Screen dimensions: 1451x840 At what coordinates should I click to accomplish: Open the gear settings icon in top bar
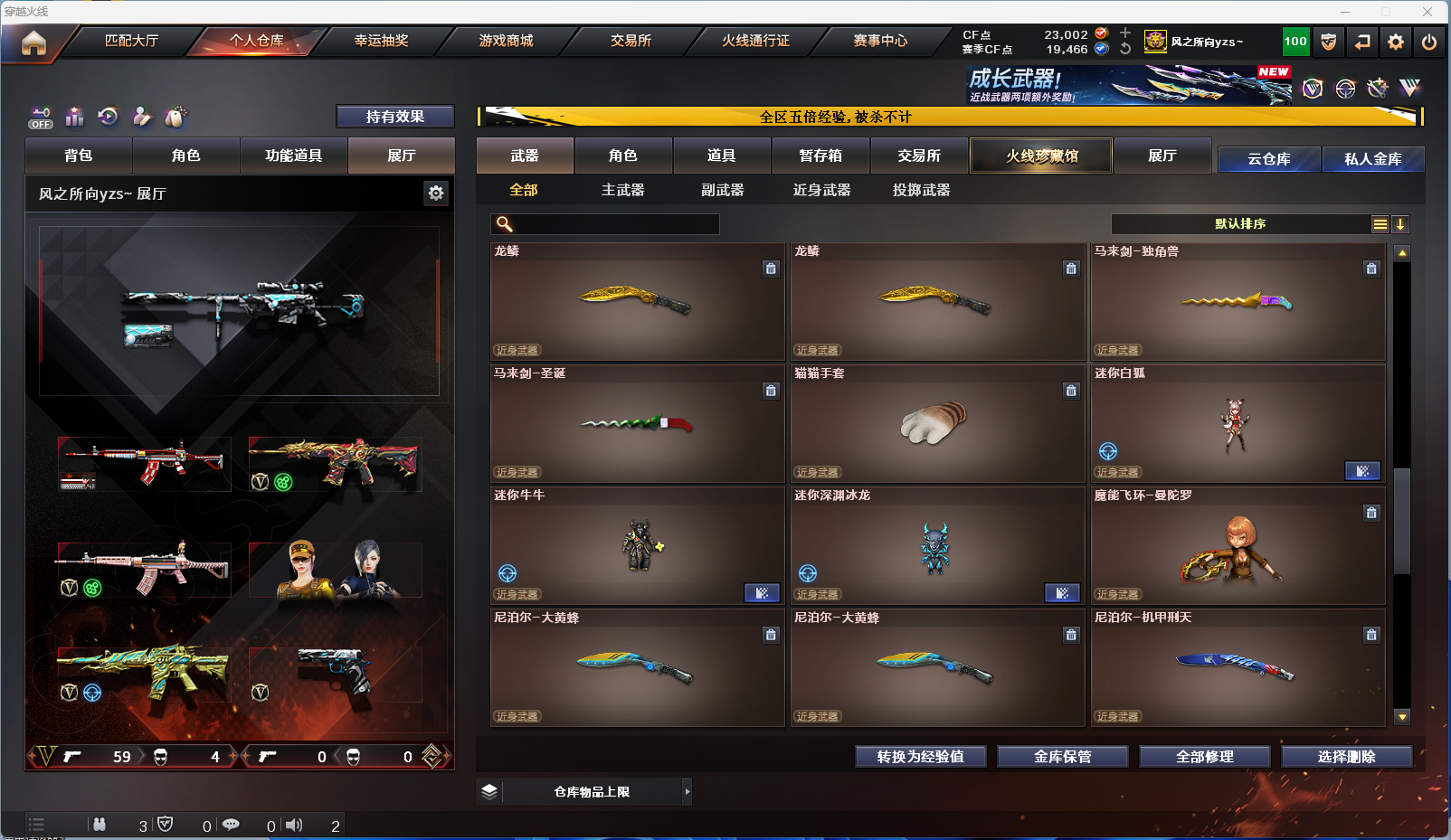[x=1396, y=42]
